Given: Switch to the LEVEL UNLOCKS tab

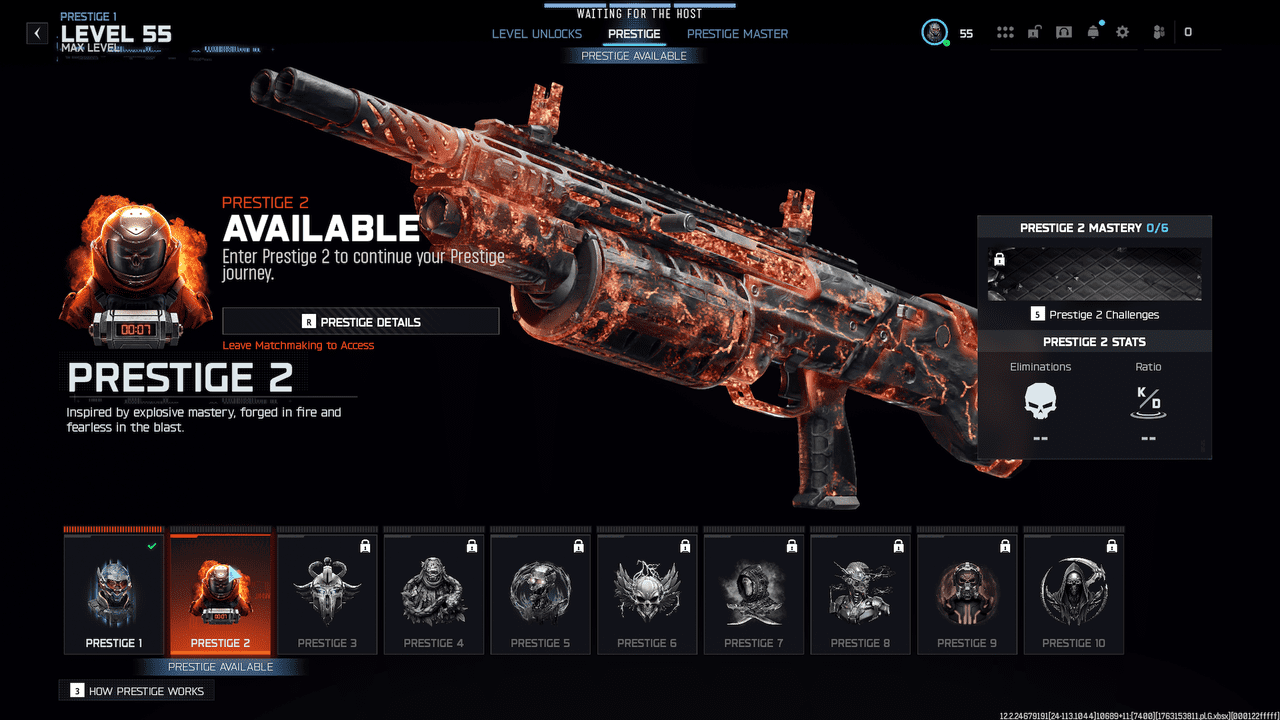Looking at the screenshot, I should coord(536,33).
